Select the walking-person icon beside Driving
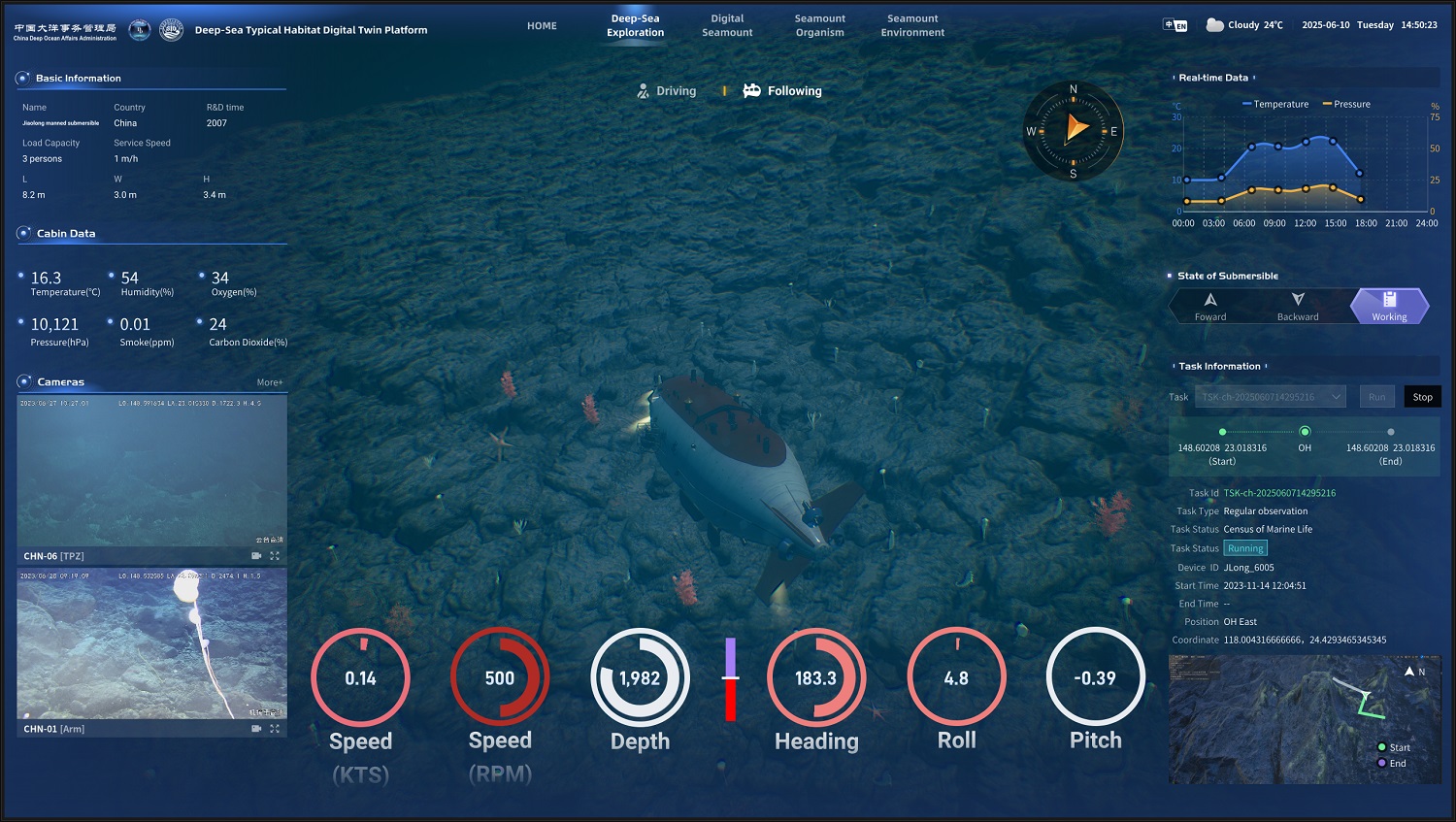This screenshot has height=822, width=1456. point(643,90)
